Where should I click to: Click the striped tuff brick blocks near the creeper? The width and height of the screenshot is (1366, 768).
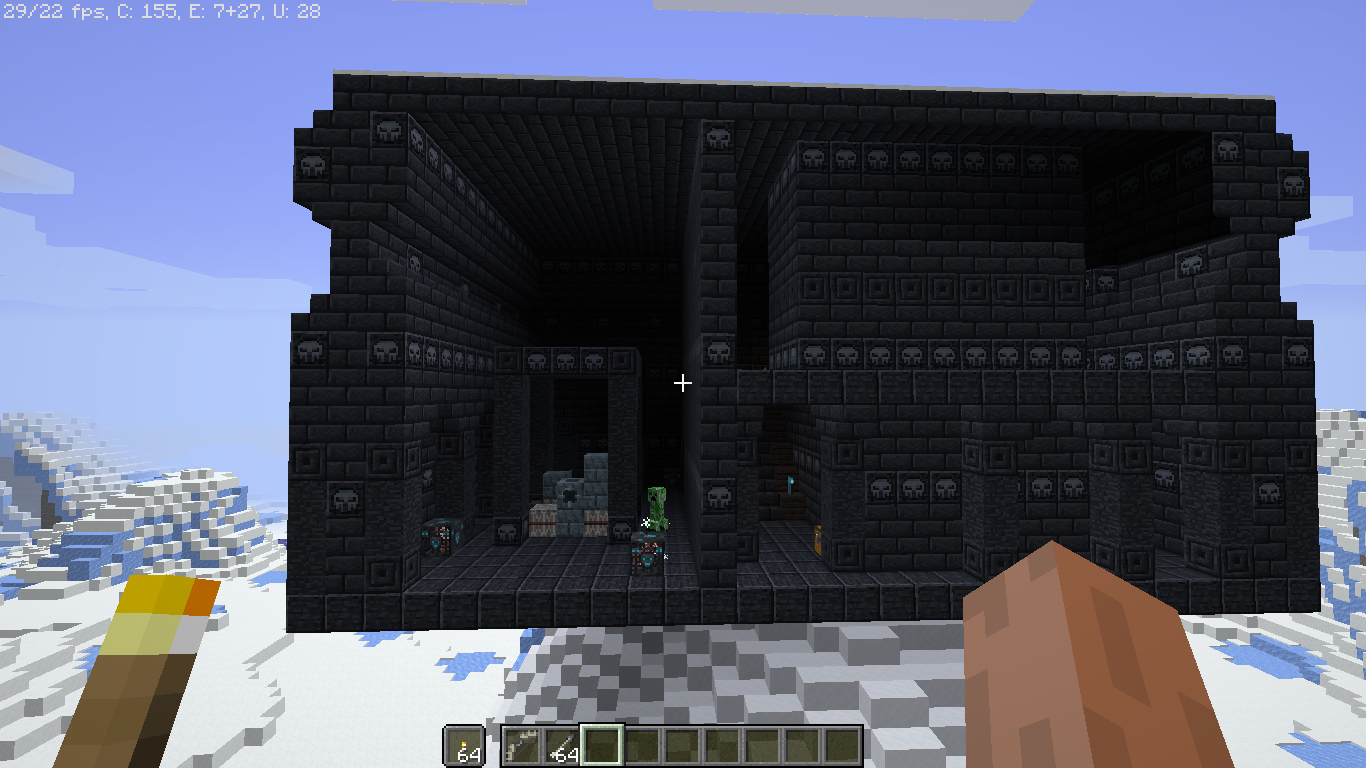(x=596, y=522)
